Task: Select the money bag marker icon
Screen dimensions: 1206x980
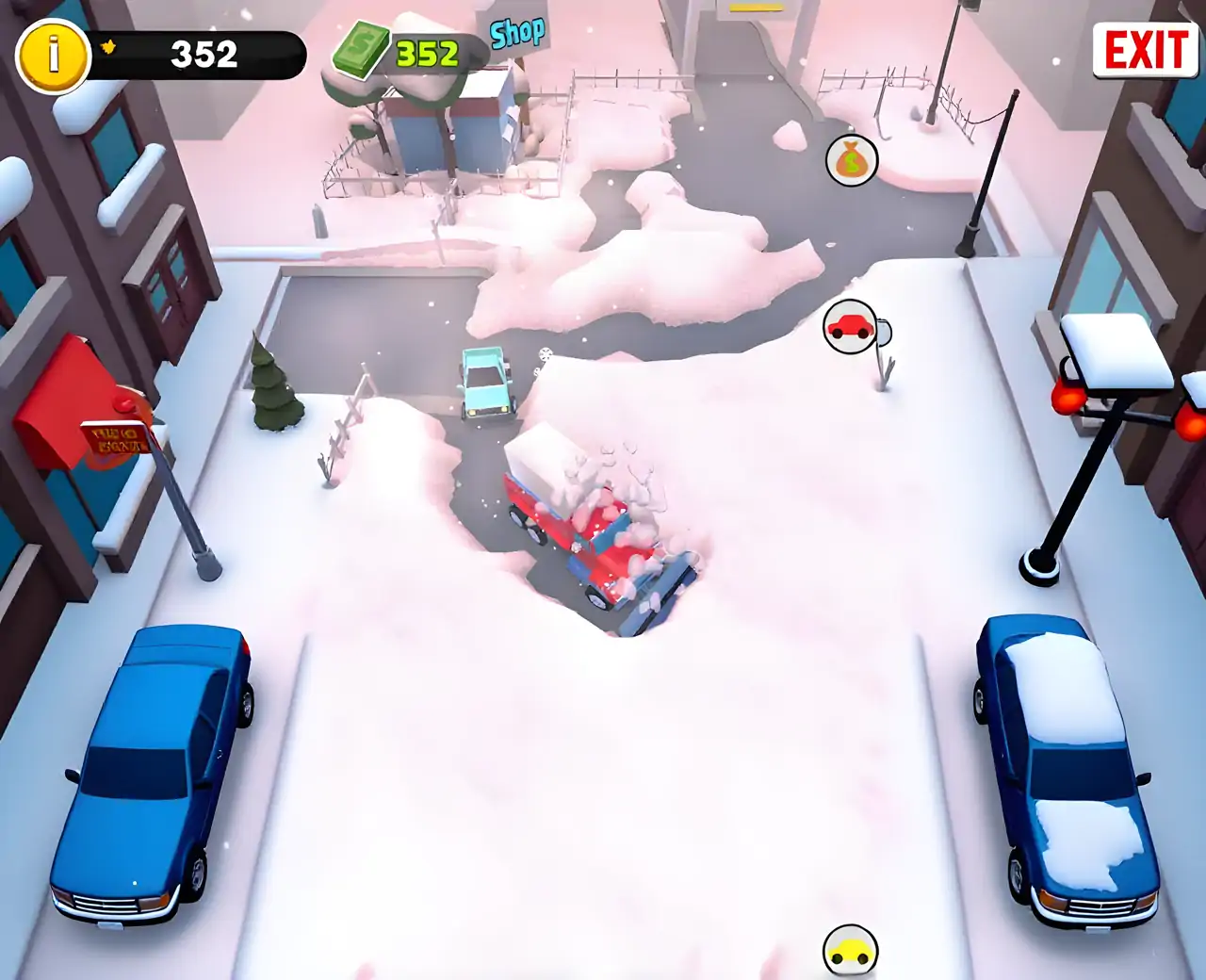Action: click(x=851, y=161)
